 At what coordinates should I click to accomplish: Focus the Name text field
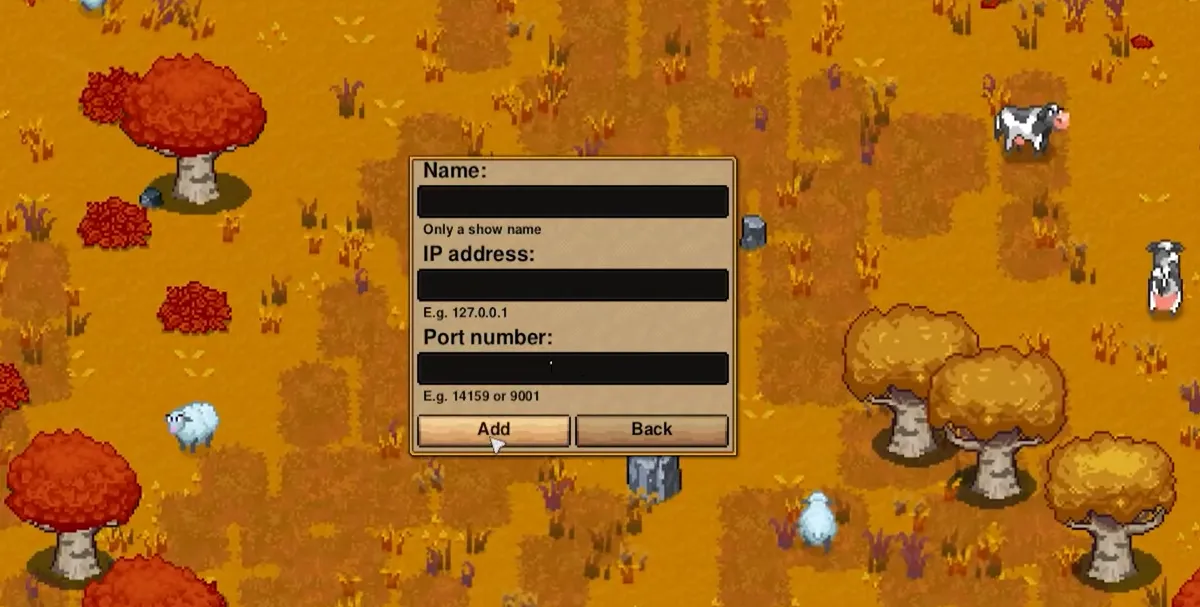tap(572, 201)
